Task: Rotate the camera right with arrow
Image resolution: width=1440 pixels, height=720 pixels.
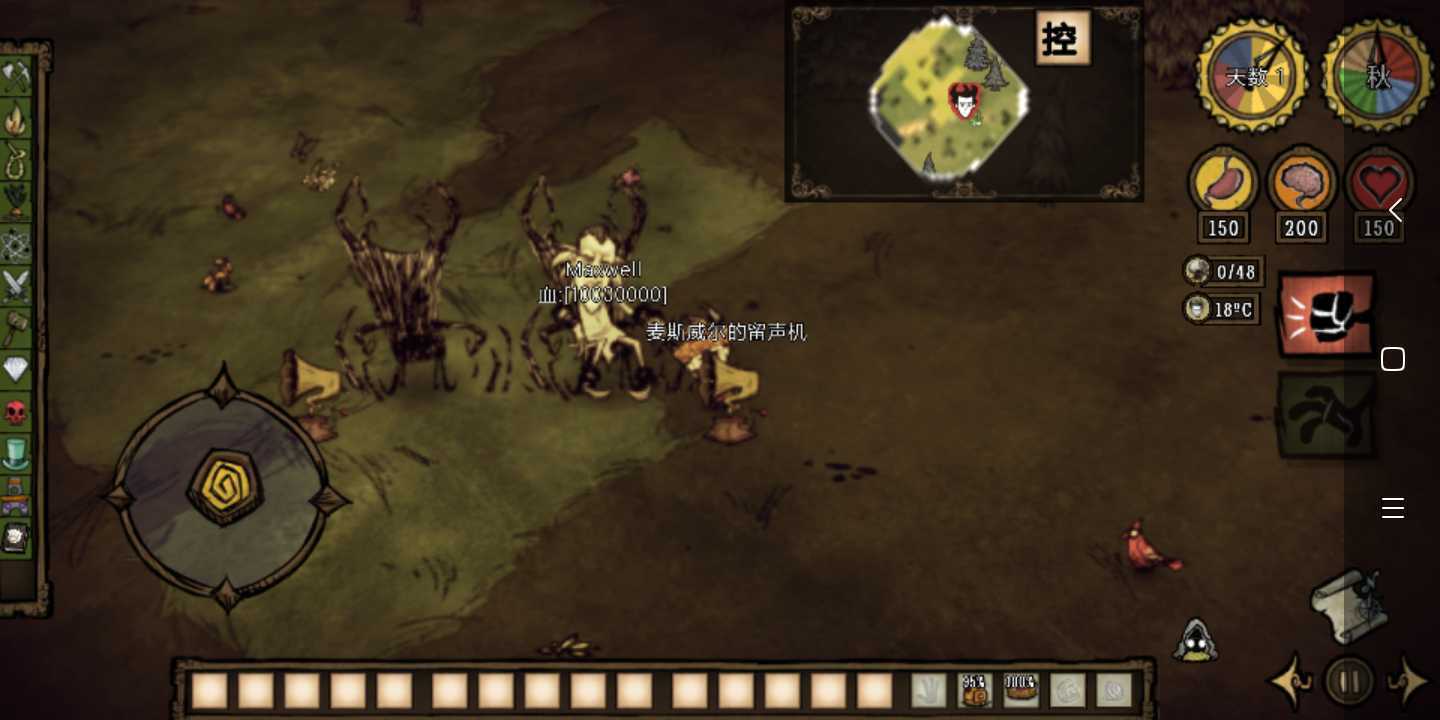Action: (1409, 682)
